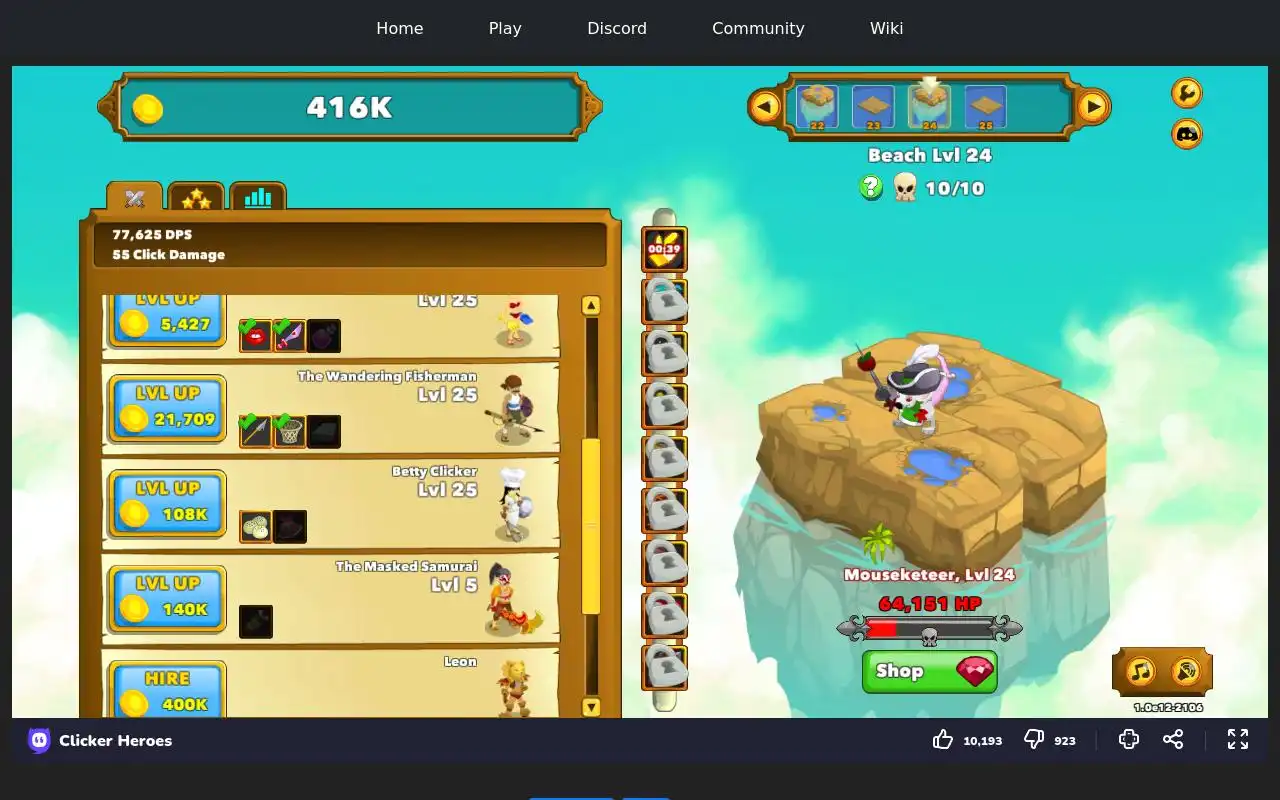Image resolution: width=1280 pixels, height=800 pixels.
Task: Switch to the gold stars tab
Action: coord(196,198)
